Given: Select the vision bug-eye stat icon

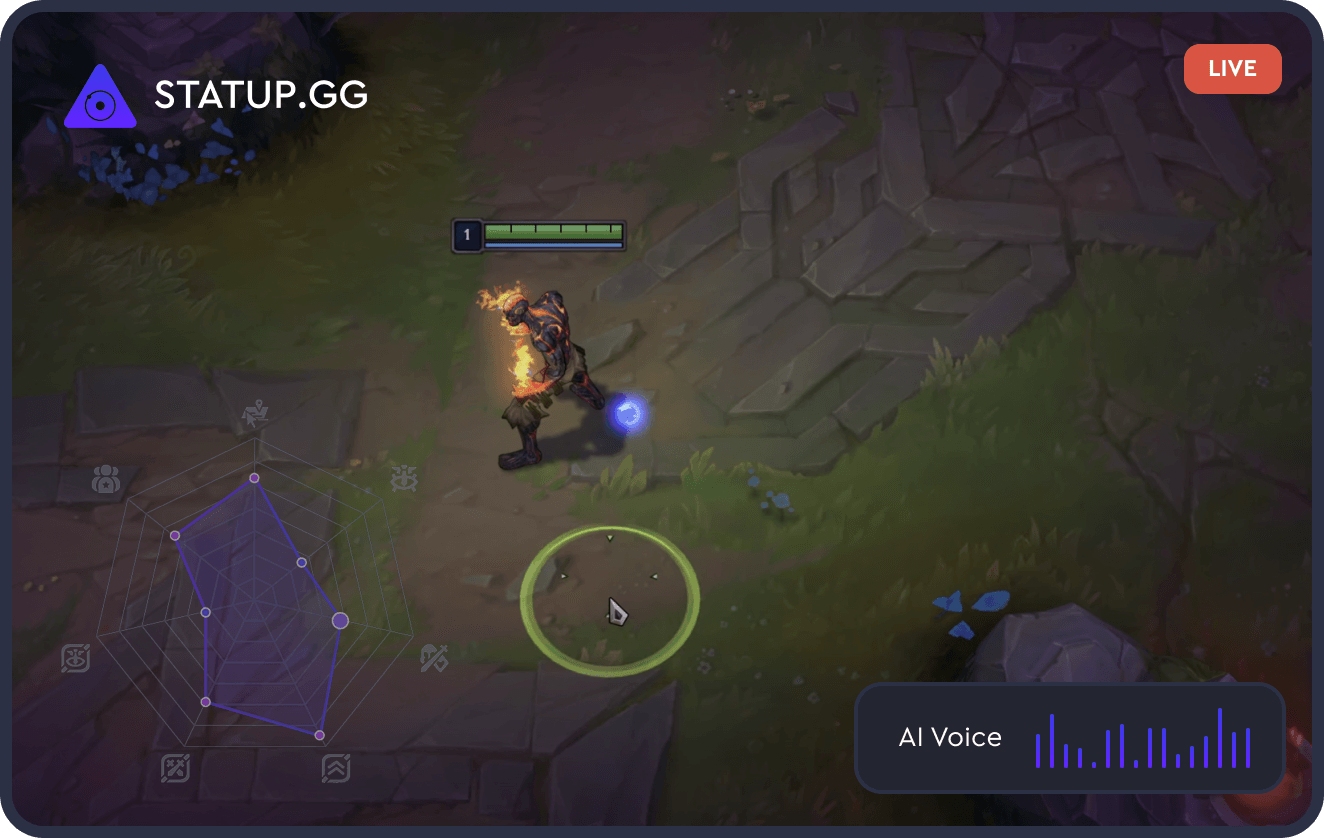Looking at the screenshot, I should (x=404, y=478).
